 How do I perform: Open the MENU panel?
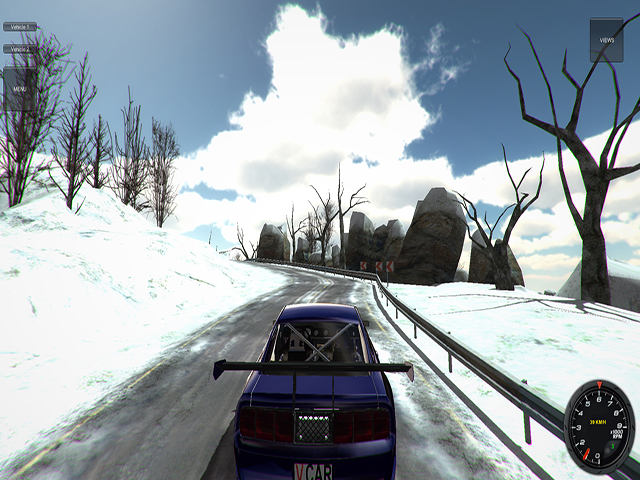click(x=20, y=88)
